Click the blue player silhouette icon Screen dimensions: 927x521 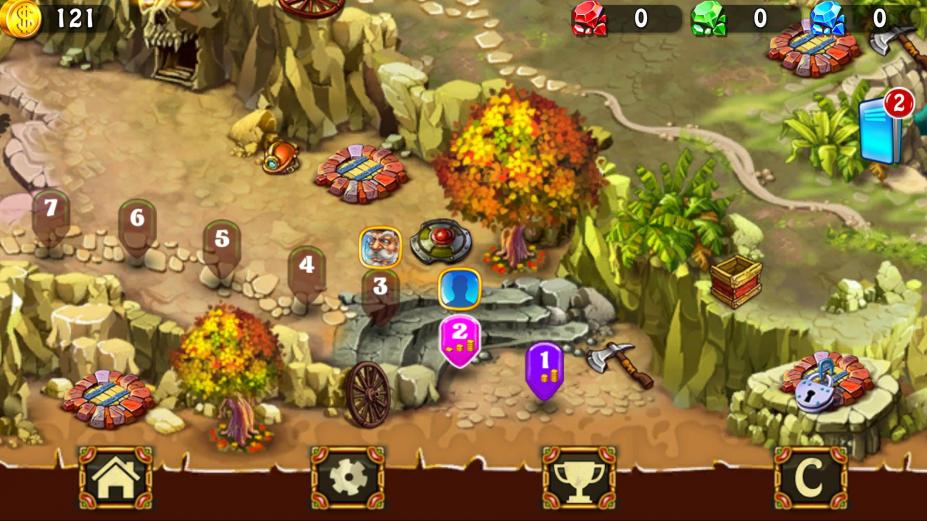(460, 288)
